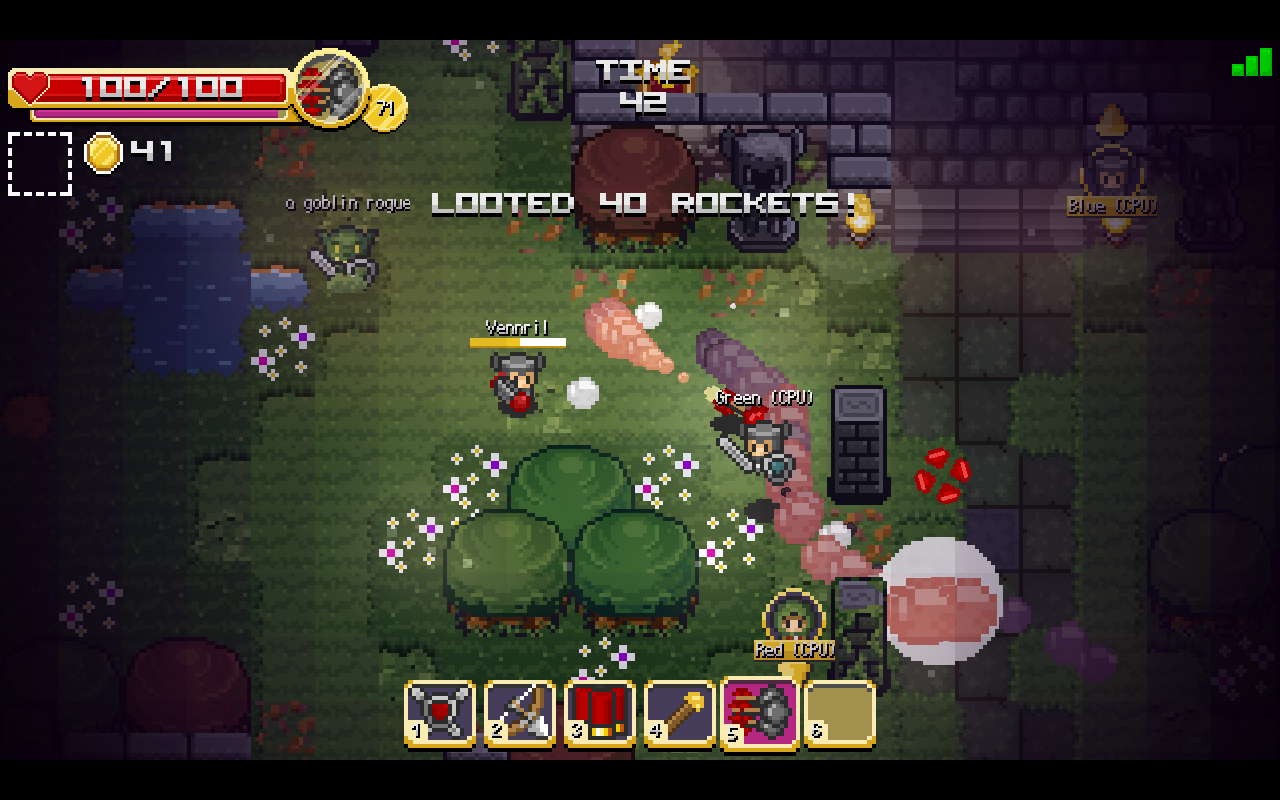Image resolution: width=1280 pixels, height=800 pixels.
Task: Click the Blue (CPU) name tag
Action: coord(1113,208)
